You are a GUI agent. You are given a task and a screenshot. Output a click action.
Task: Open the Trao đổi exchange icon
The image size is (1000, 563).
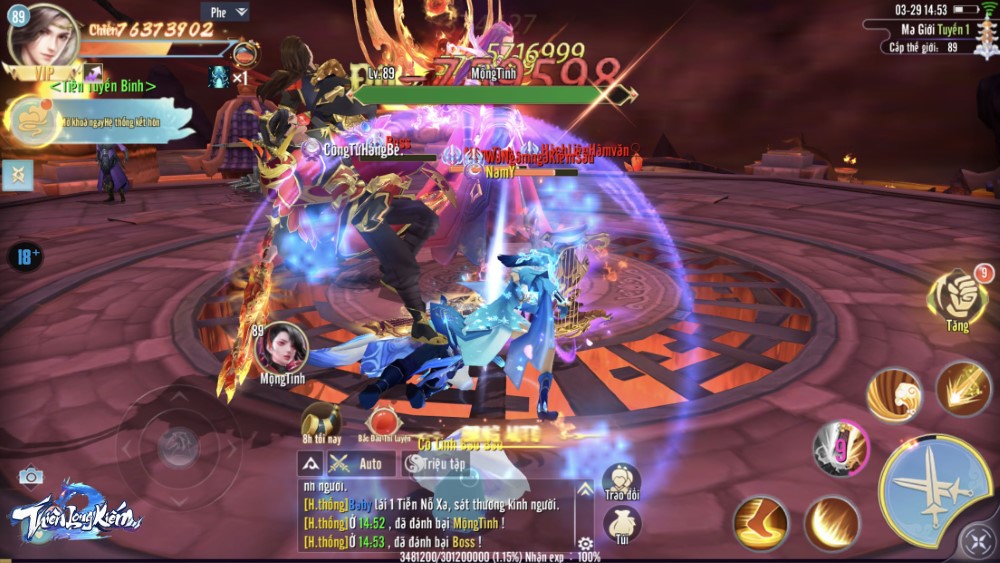(x=621, y=481)
